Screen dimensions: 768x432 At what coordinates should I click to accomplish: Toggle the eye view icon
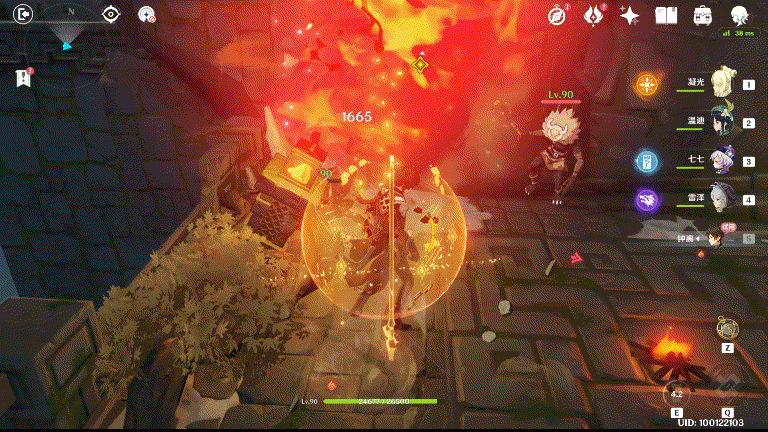point(111,14)
